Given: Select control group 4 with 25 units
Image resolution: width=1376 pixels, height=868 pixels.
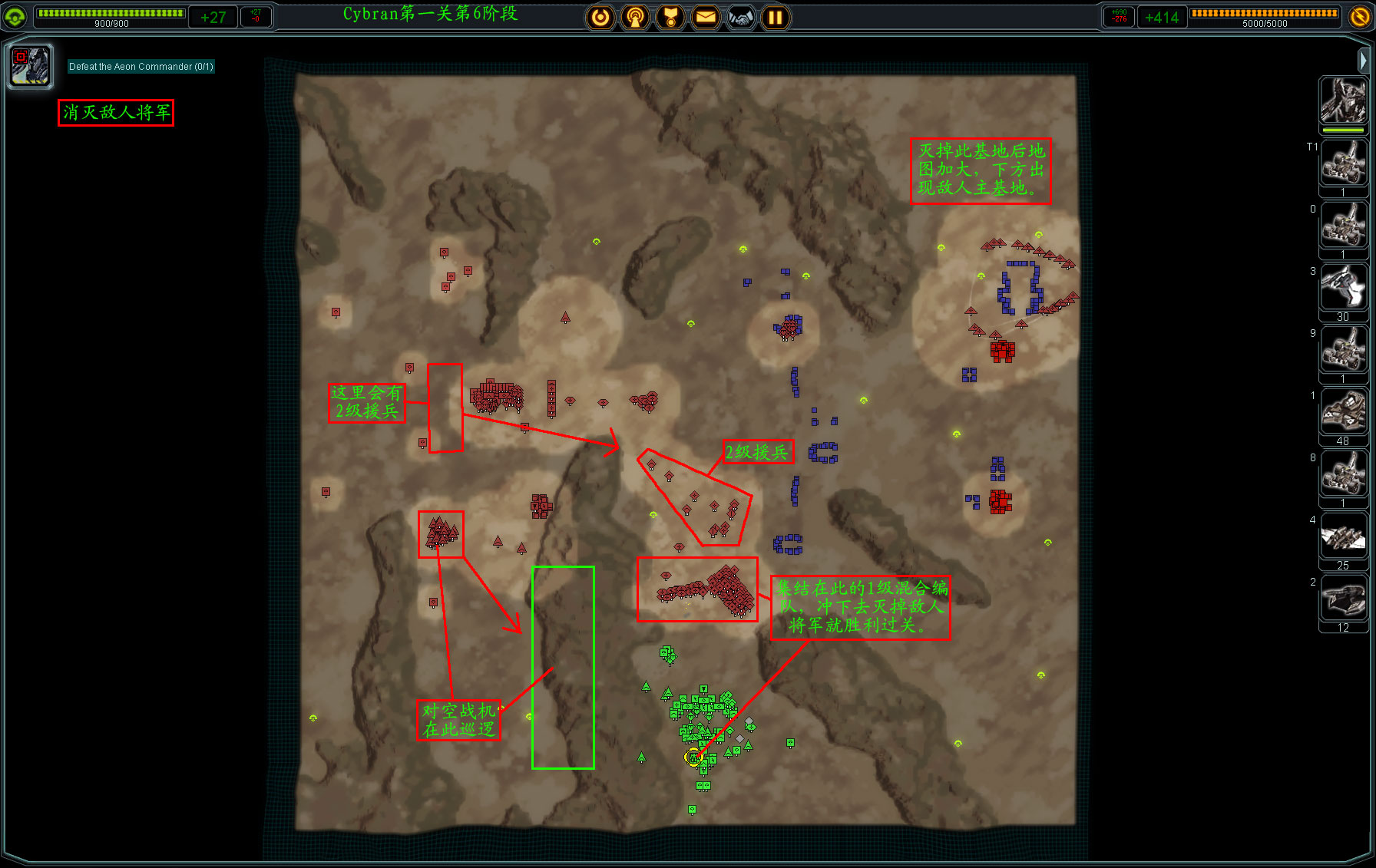Looking at the screenshot, I should (1343, 536).
